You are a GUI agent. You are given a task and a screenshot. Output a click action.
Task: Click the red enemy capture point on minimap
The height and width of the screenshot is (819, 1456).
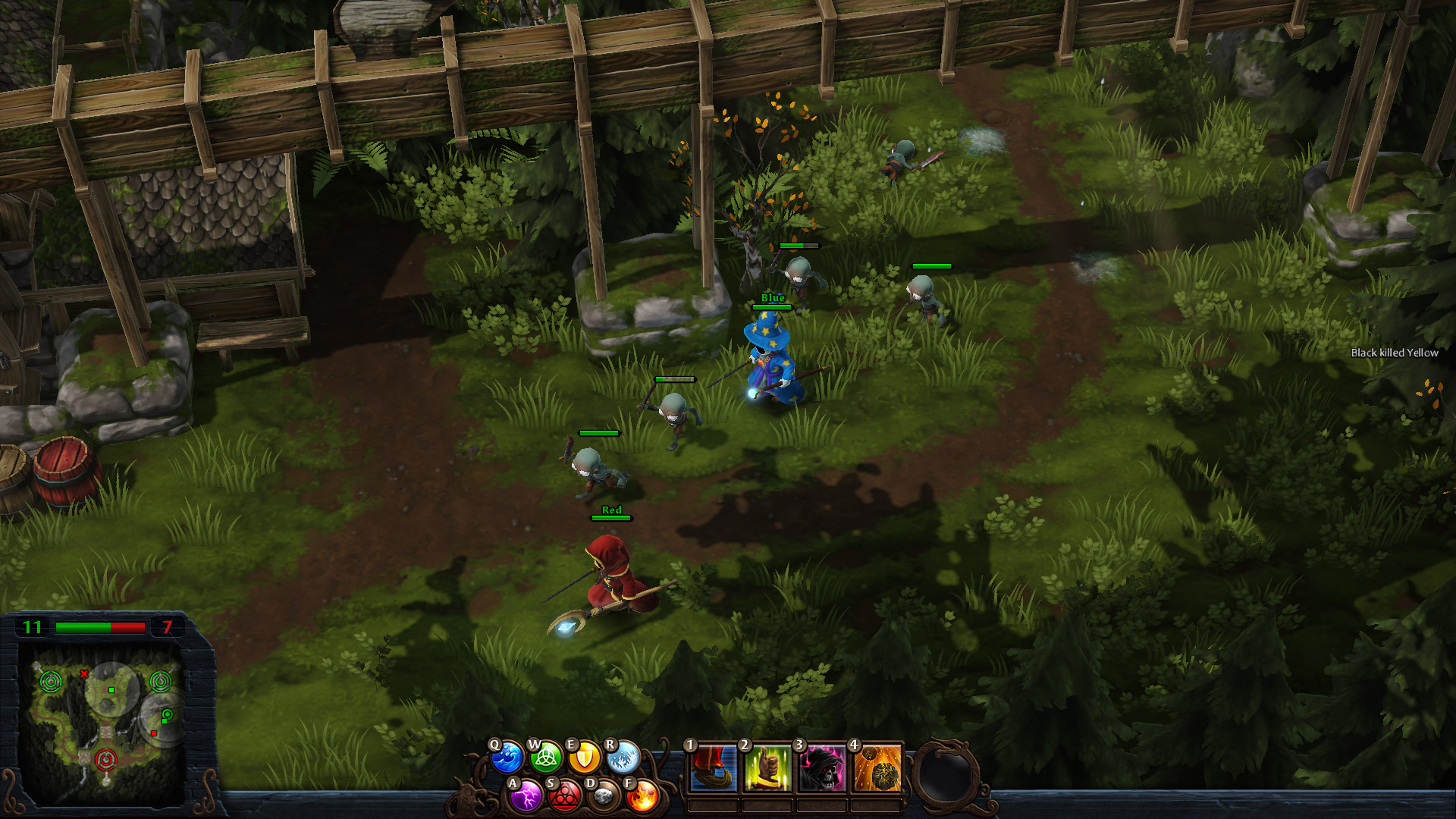click(x=107, y=760)
